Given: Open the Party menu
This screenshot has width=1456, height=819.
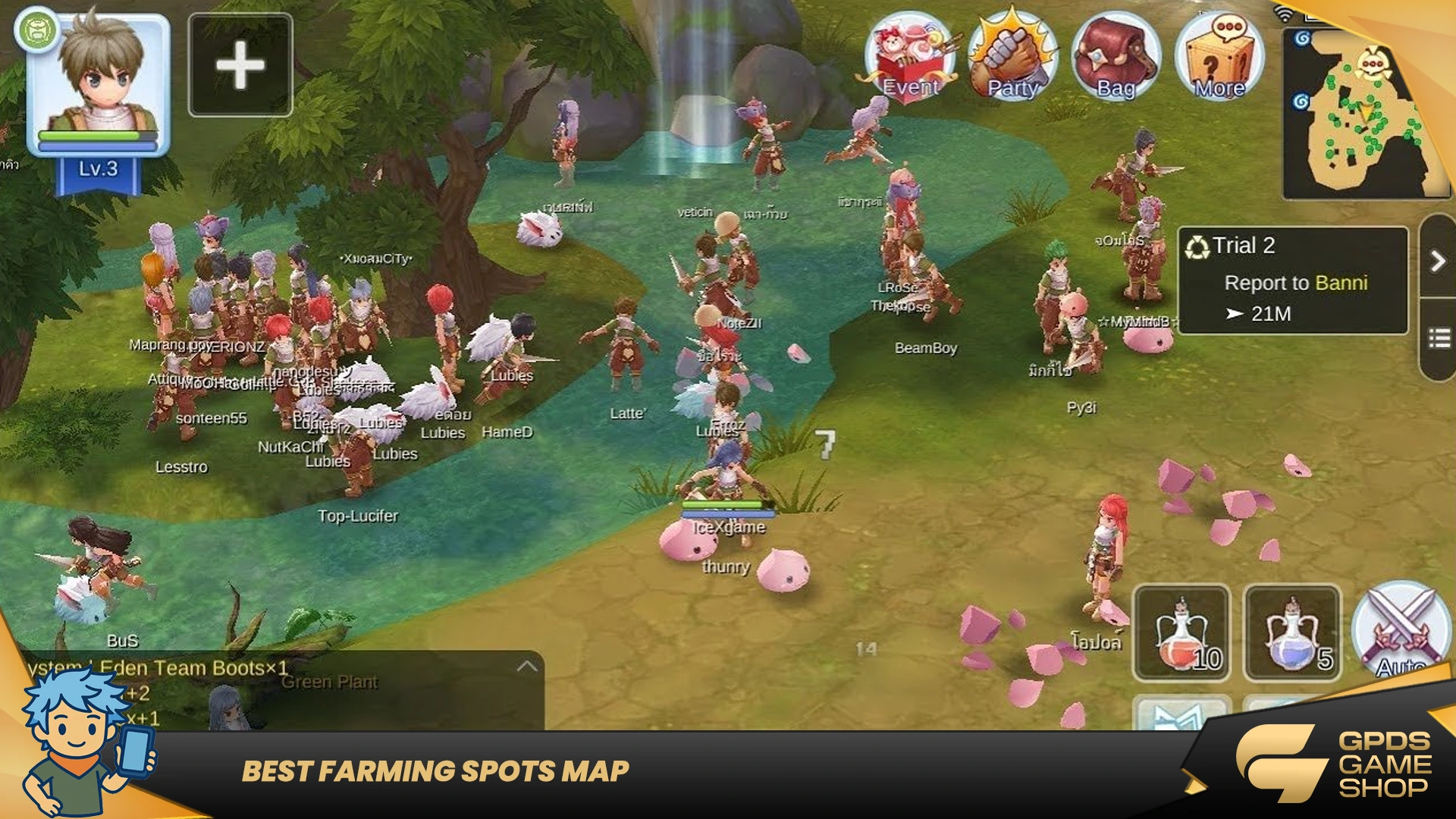Looking at the screenshot, I should tap(1012, 58).
